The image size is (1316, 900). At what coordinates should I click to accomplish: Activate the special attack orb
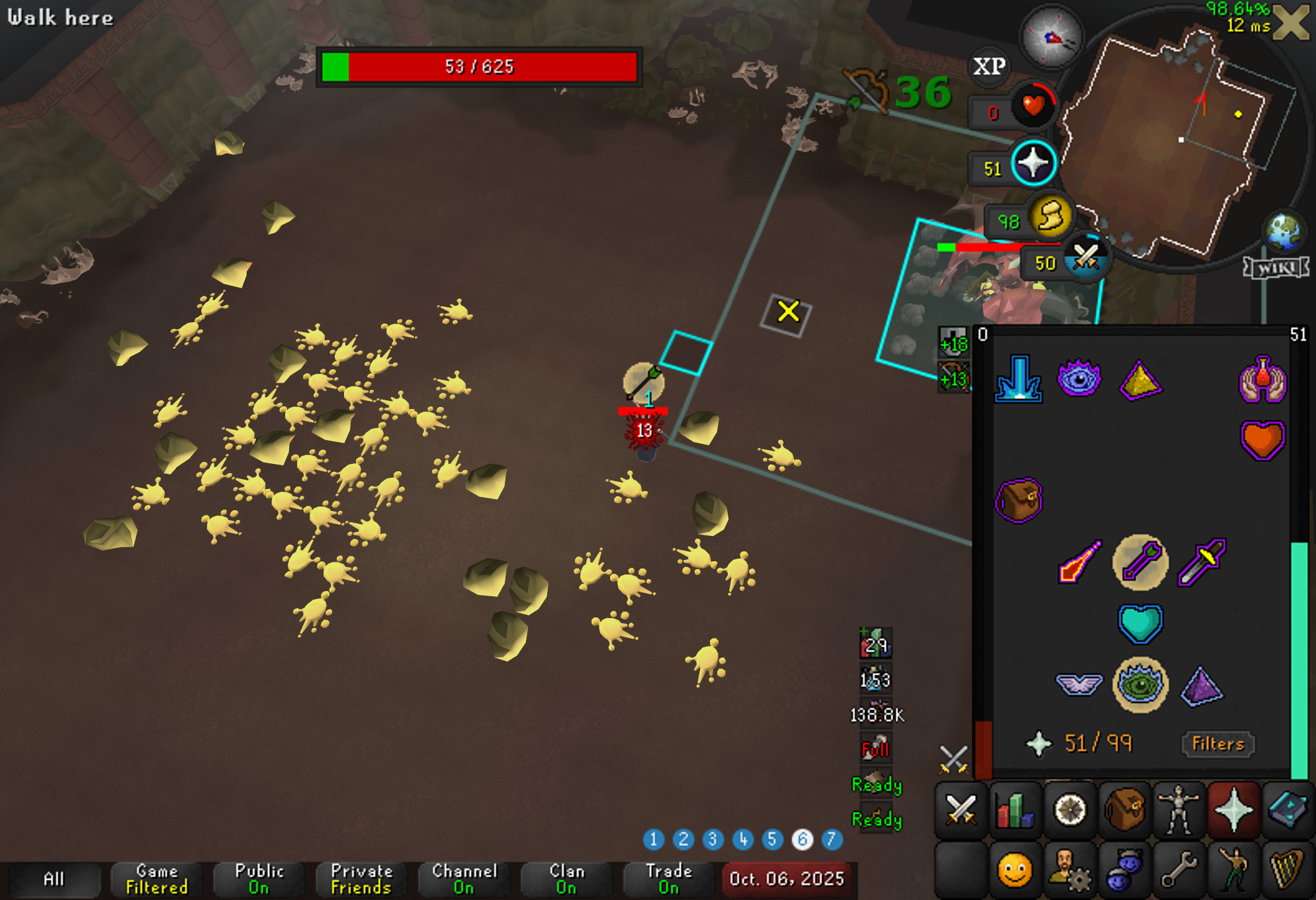coord(1086,258)
